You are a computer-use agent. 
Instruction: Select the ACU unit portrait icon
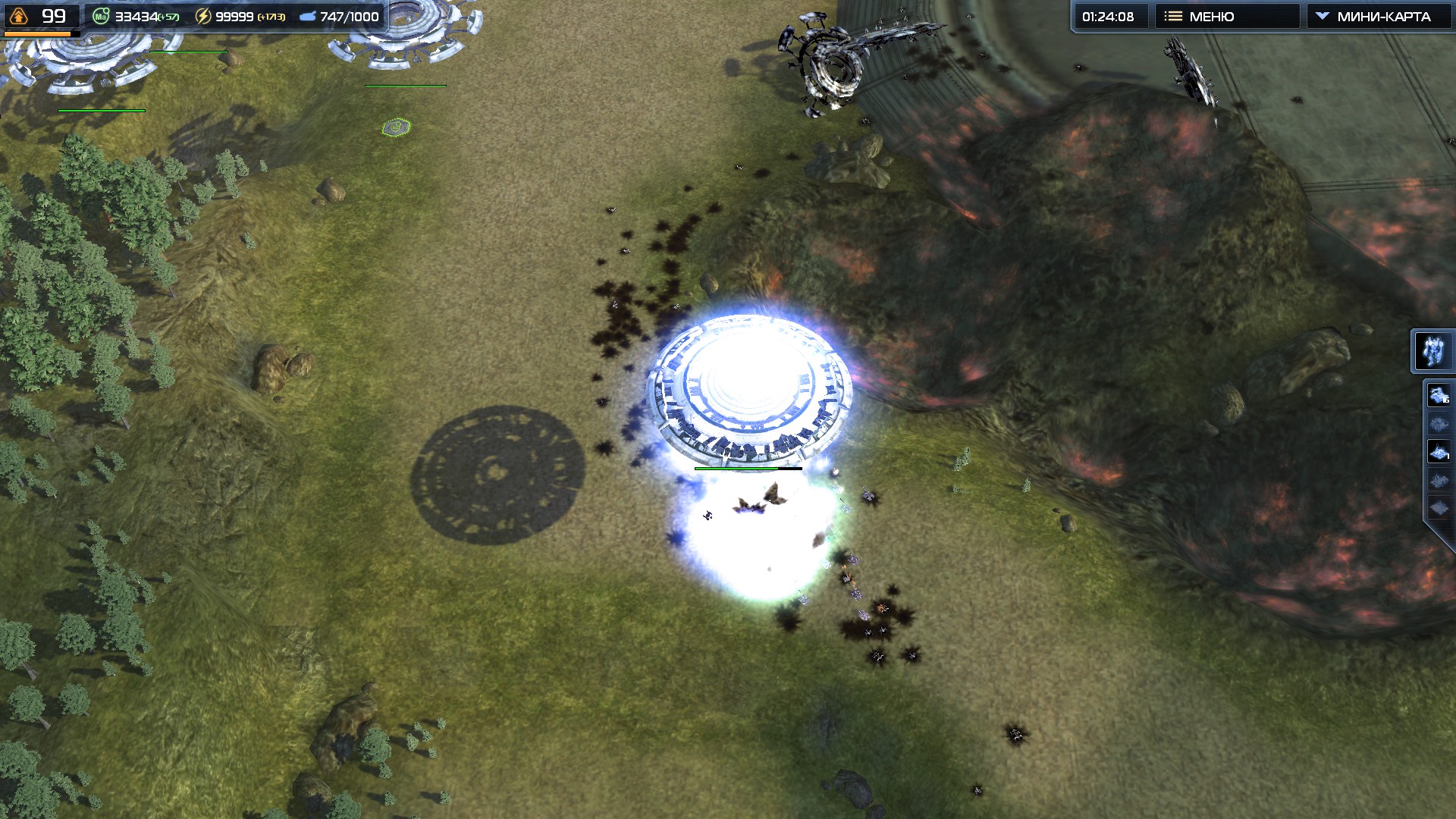point(1434,351)
